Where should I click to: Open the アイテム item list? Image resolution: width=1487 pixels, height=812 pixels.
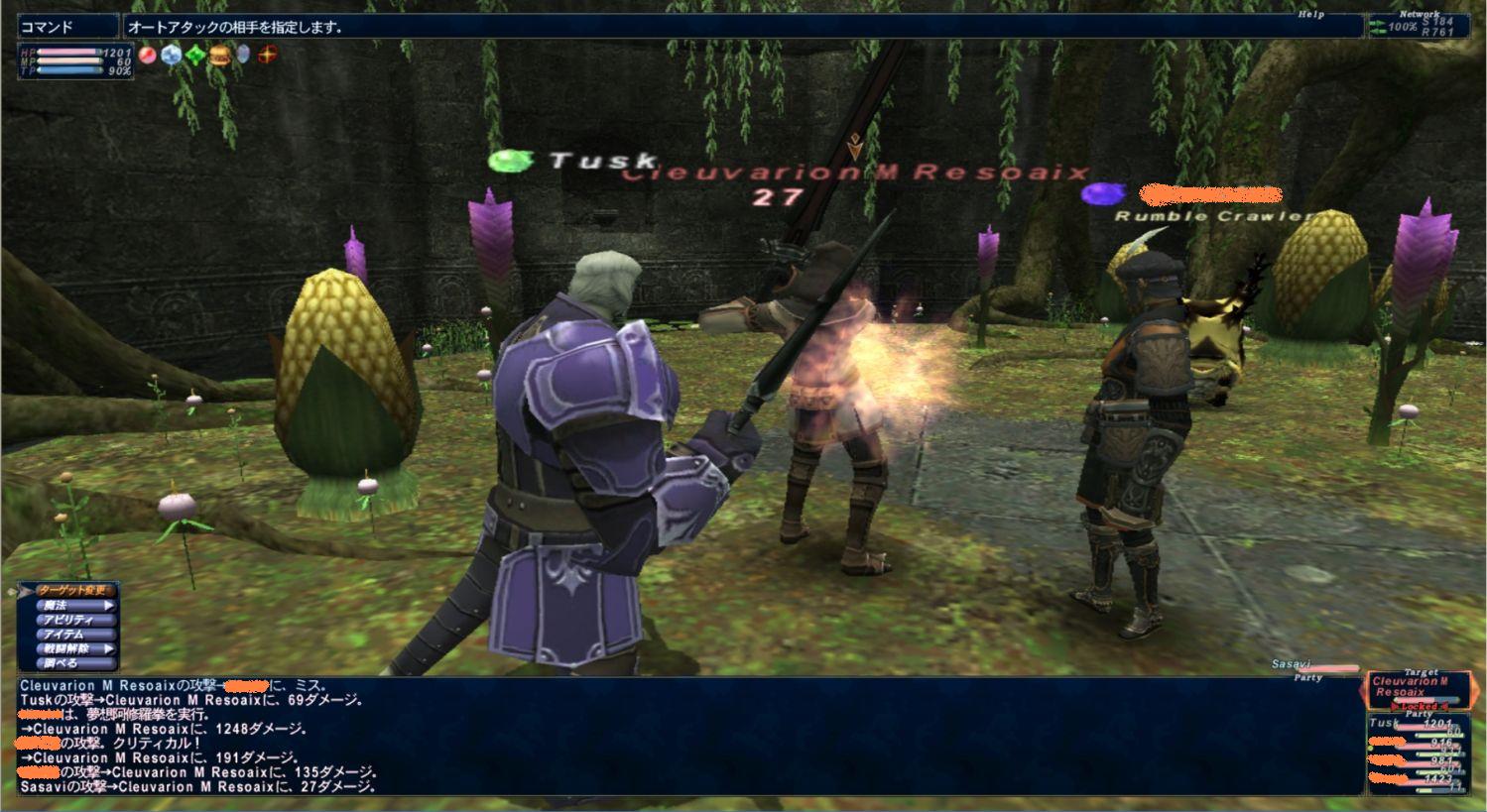click(x=69, y=635)
